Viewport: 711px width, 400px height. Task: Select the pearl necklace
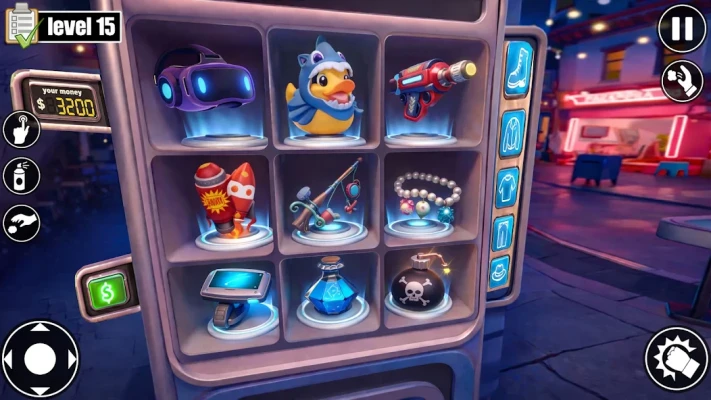pyautogui.click(x=428, y=198)
